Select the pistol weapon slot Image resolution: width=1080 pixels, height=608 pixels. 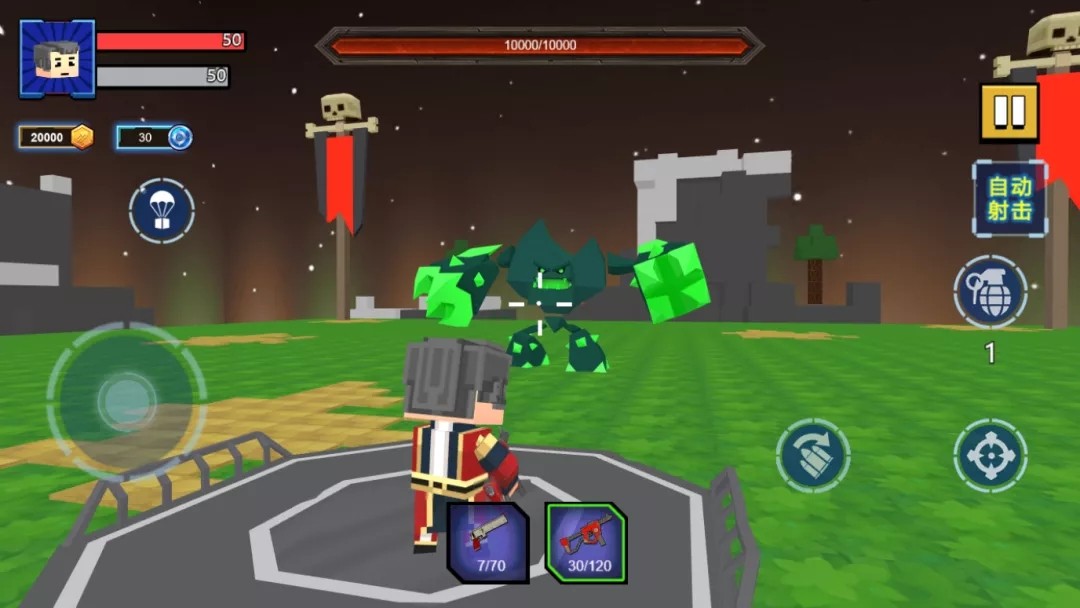click(488, 542)
